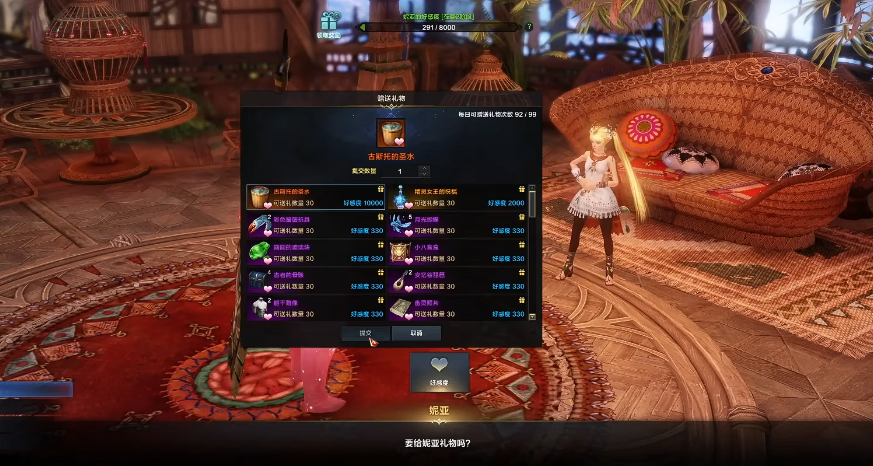Open the 好感度 heart button
Viewport: 873px width, 466px height.
pos(439,369)
